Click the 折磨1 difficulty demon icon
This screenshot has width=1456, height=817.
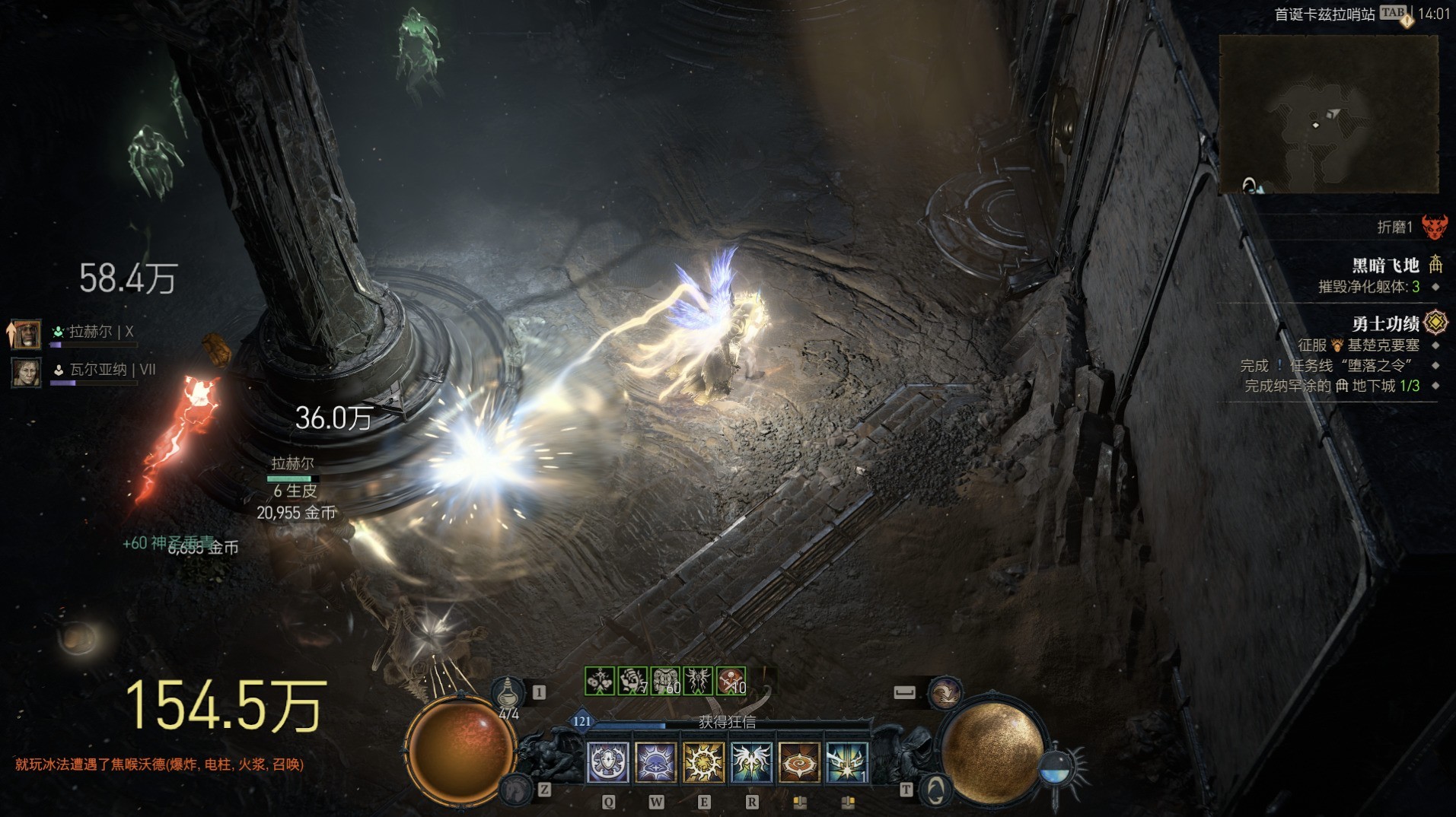click(x=1435, y=227)
